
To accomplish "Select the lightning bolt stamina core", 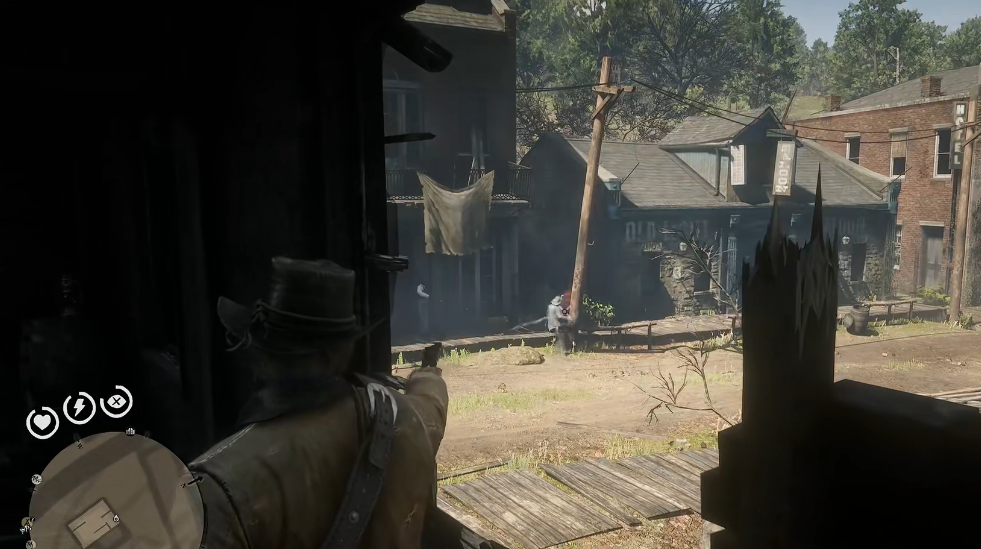I will [x=79, y=407].
